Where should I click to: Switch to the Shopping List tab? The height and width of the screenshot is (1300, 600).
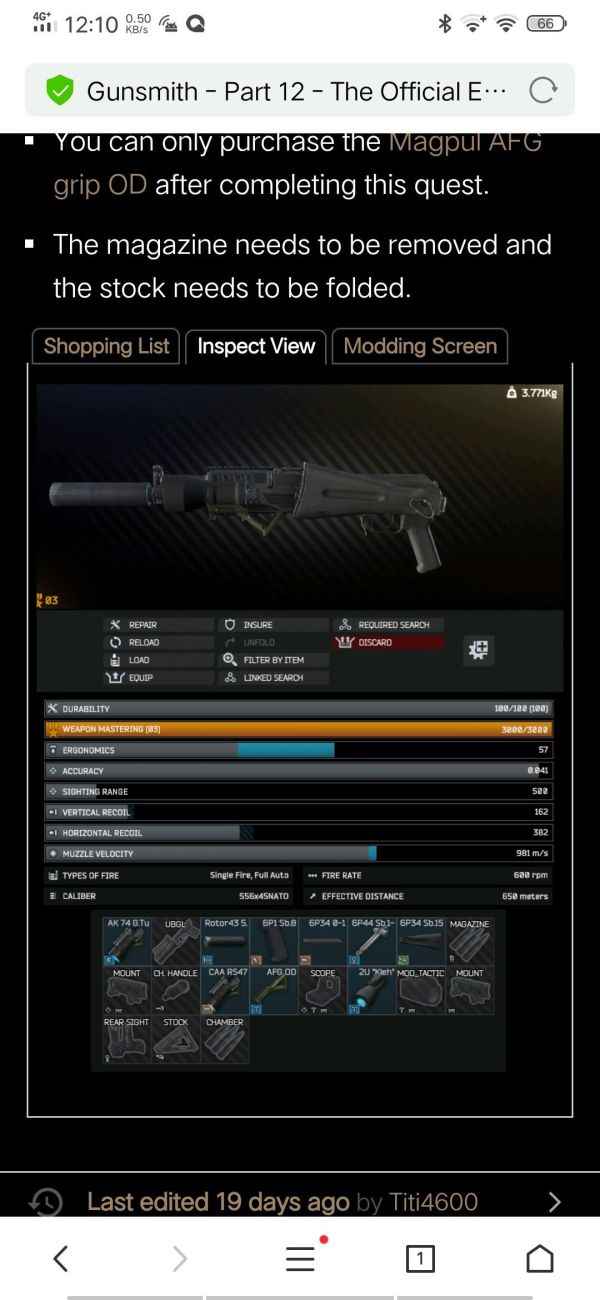[107, 346]
